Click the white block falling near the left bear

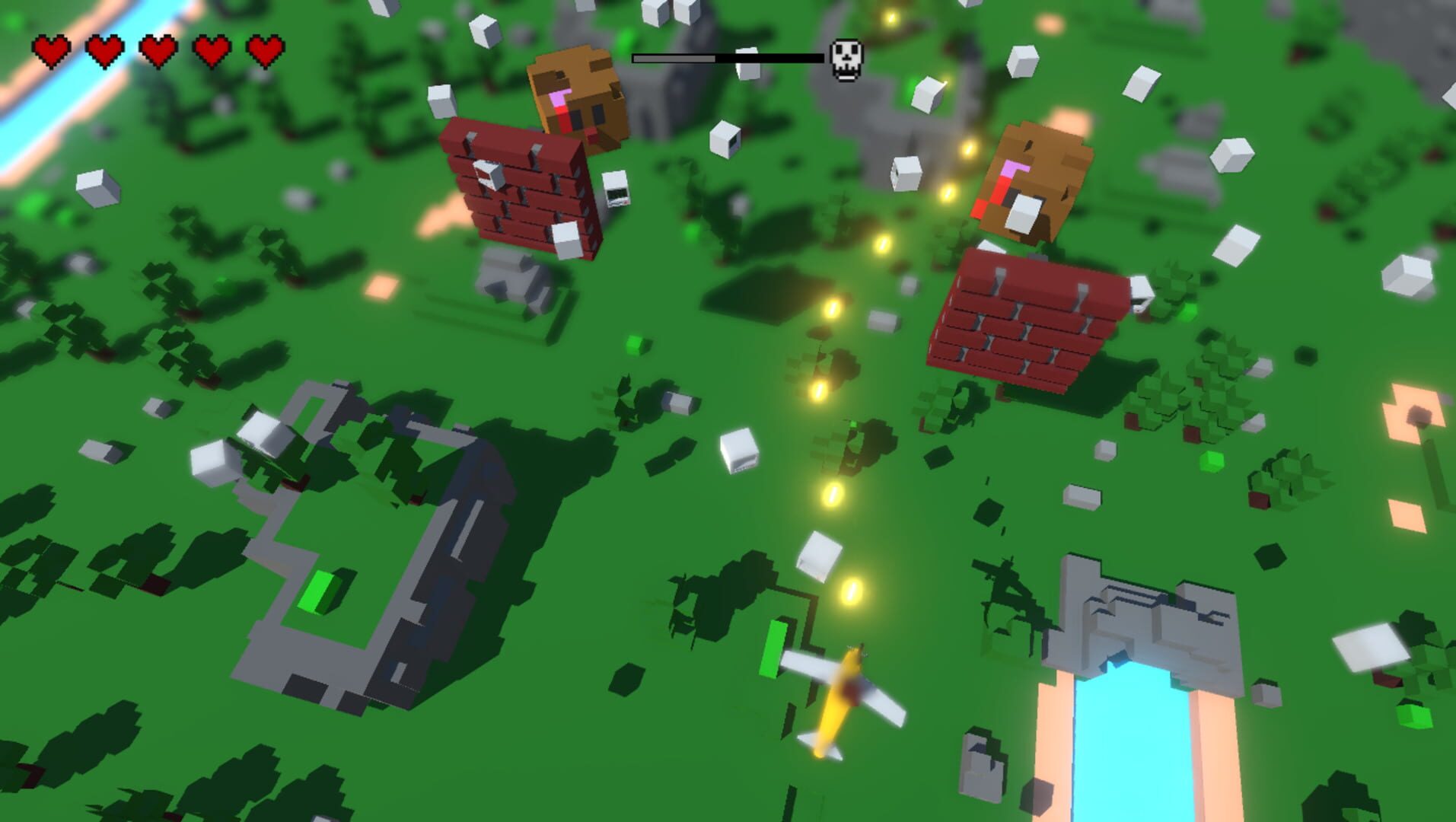[441, 103]
